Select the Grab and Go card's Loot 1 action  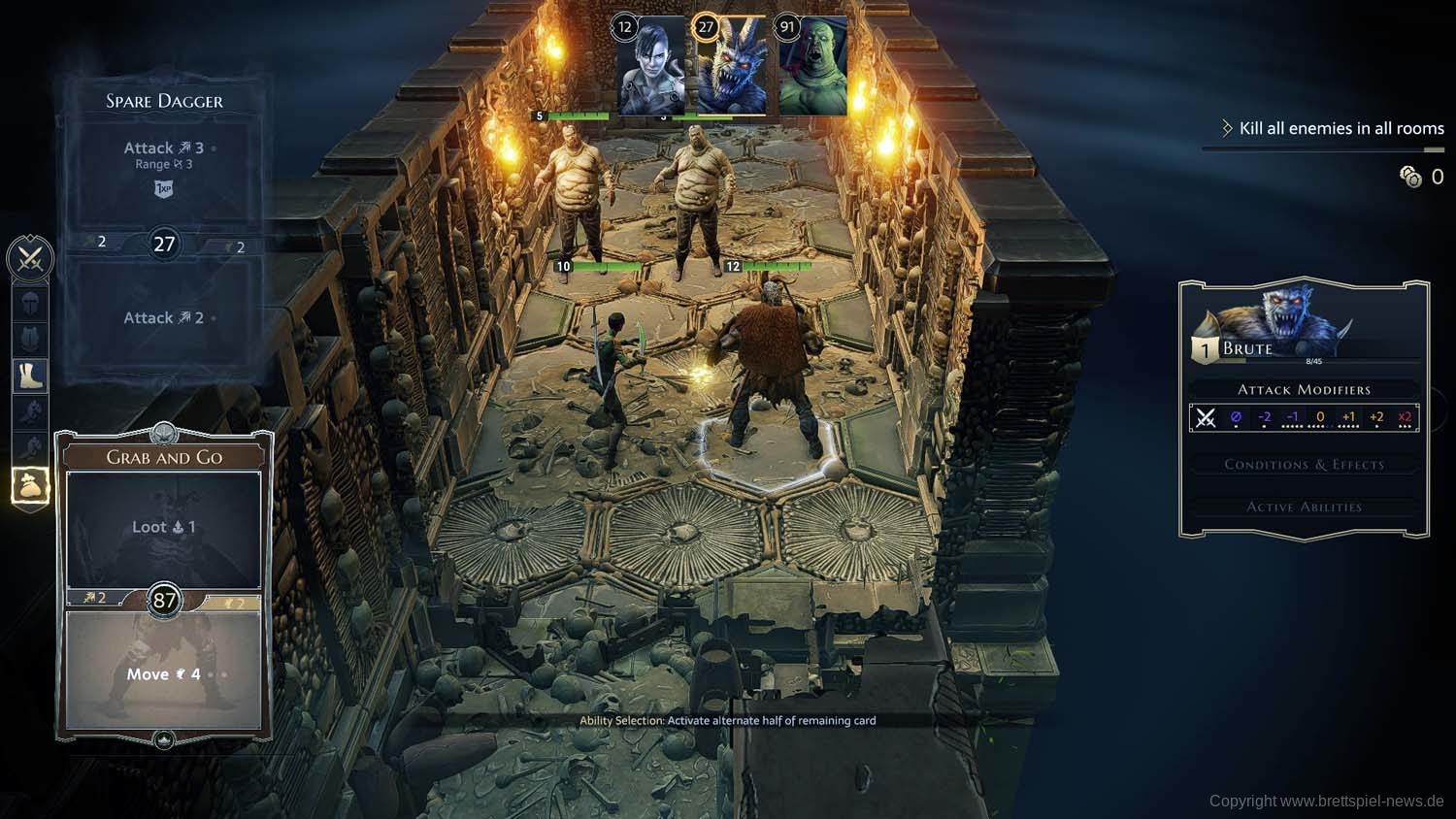[163, 527]
